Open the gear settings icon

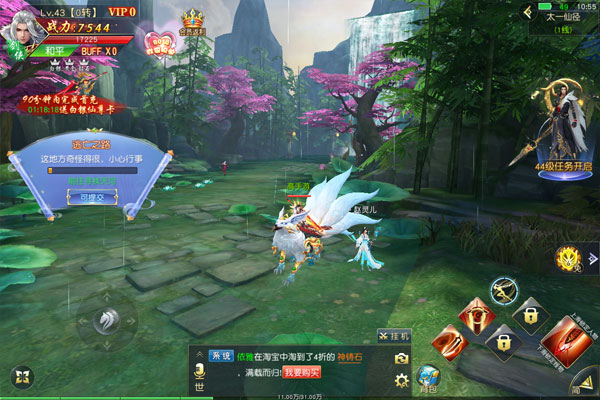point(401,380)
